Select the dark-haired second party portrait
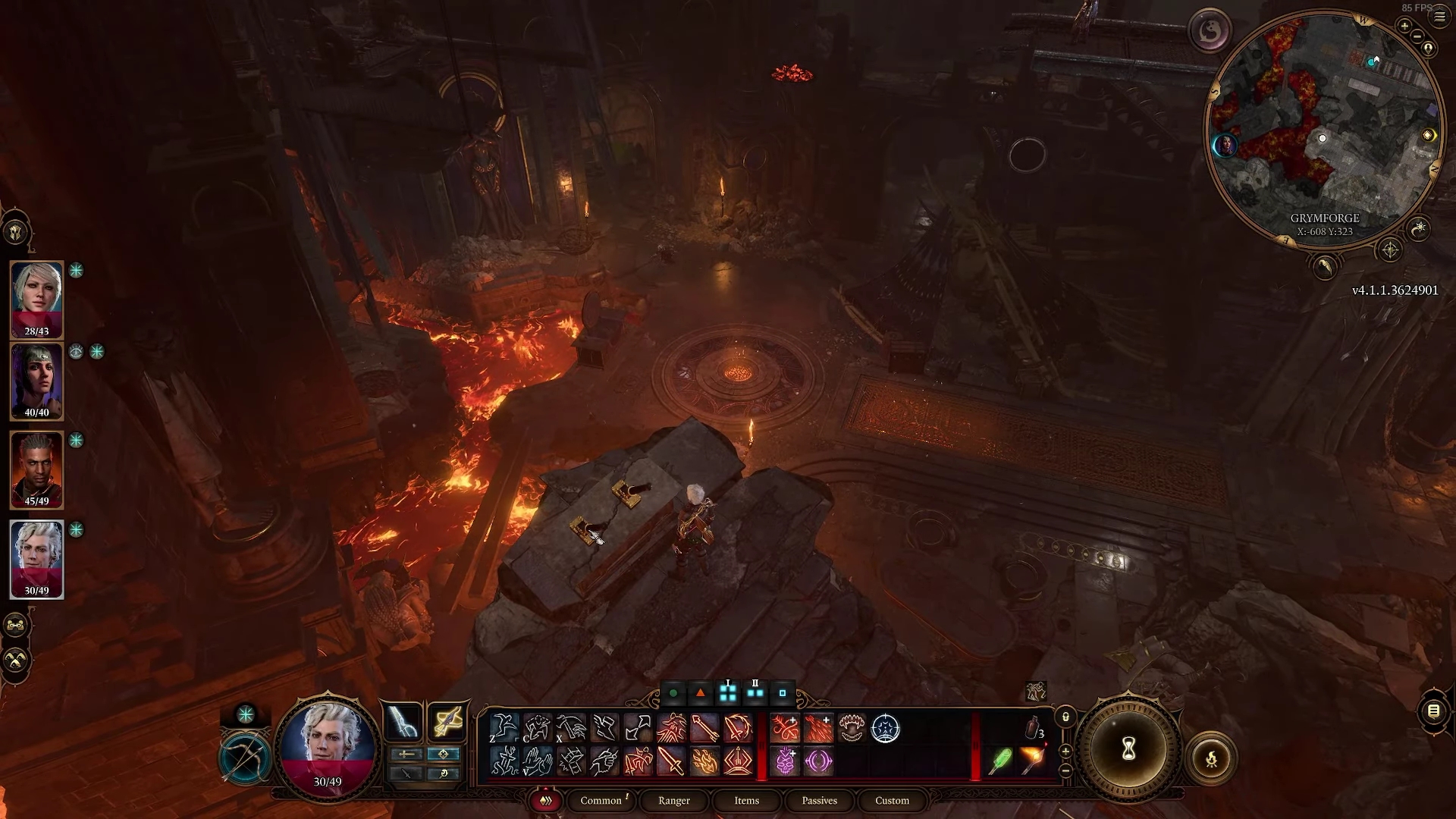 [36, 381]
